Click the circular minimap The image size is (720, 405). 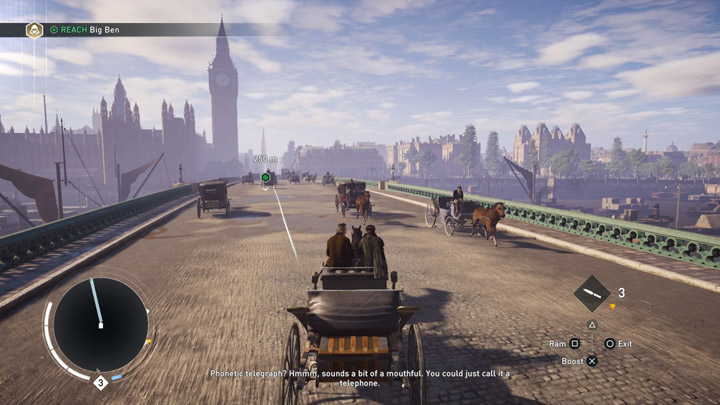click(x=100, y=325)
